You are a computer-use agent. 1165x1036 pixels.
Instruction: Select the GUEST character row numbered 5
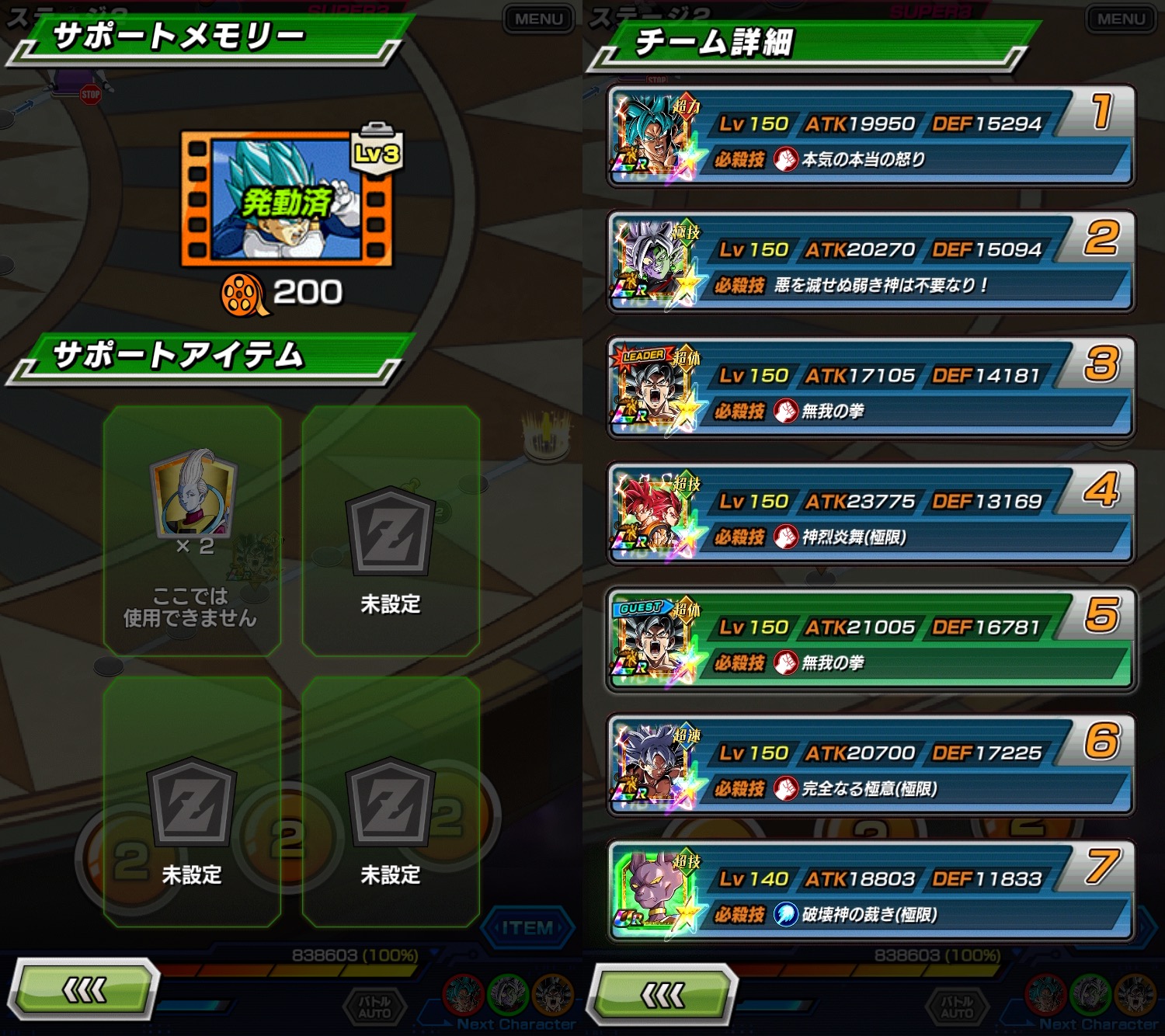point(870,641)
